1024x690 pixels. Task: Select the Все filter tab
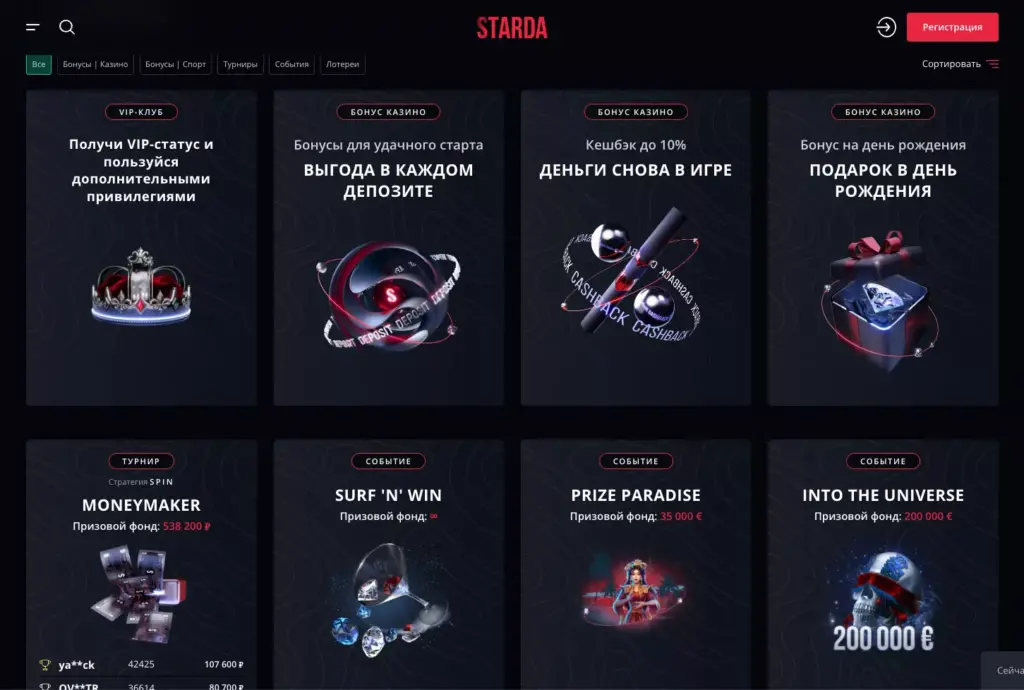(39, 65)
